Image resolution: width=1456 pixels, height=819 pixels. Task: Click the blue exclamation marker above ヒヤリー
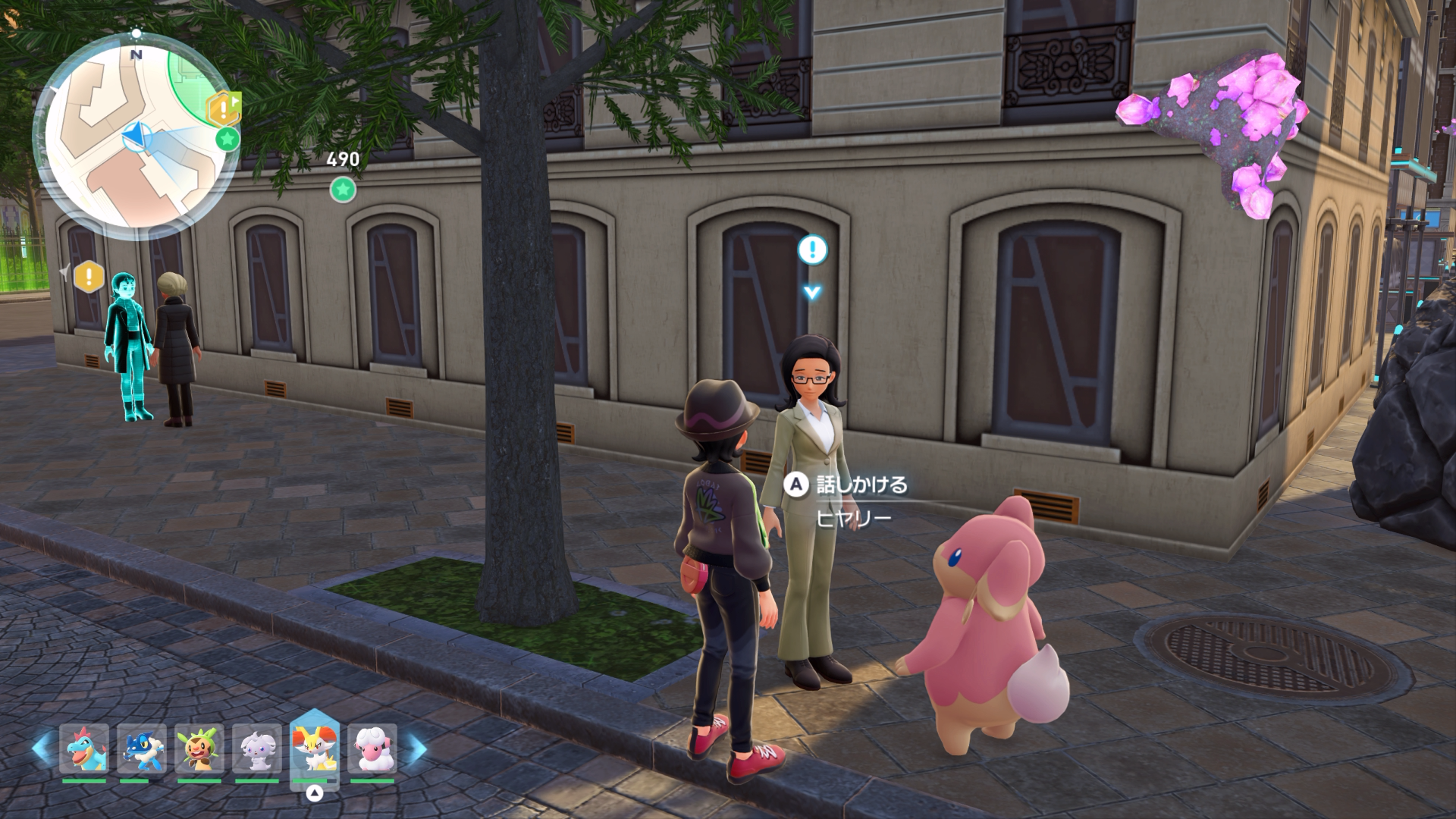(813, 249)
